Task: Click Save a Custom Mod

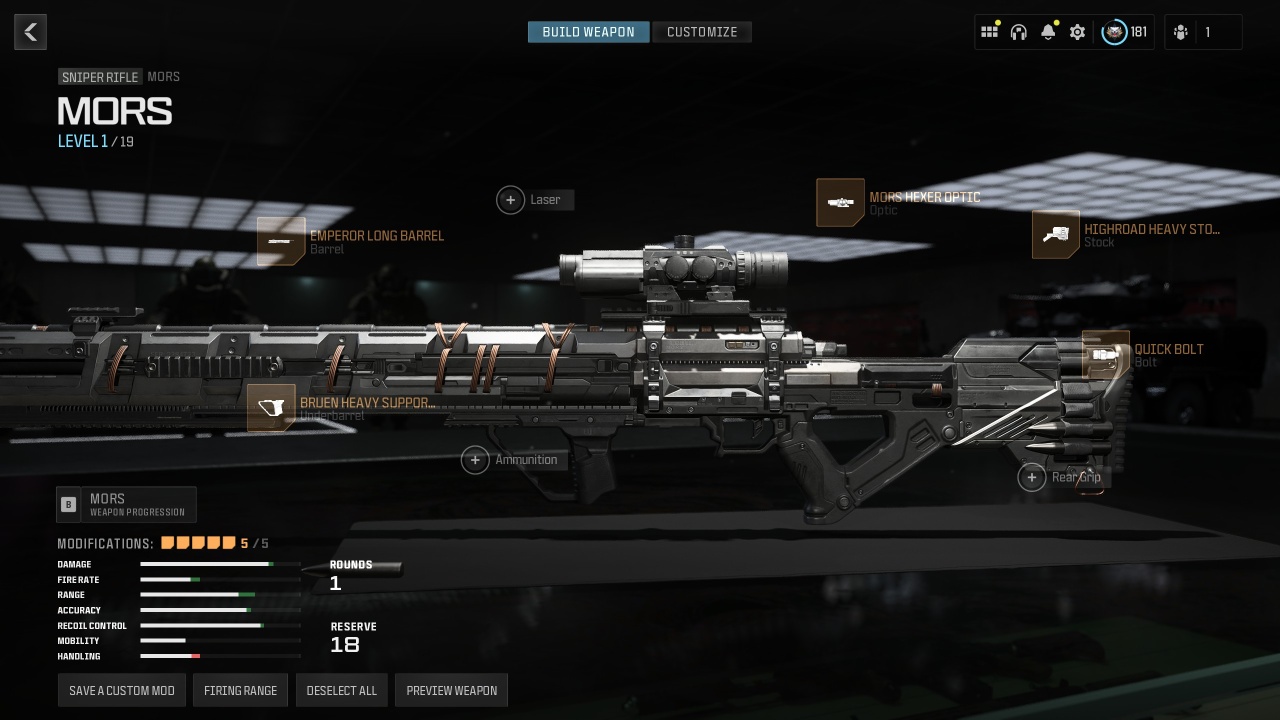Action: click(x=122, y=691)
